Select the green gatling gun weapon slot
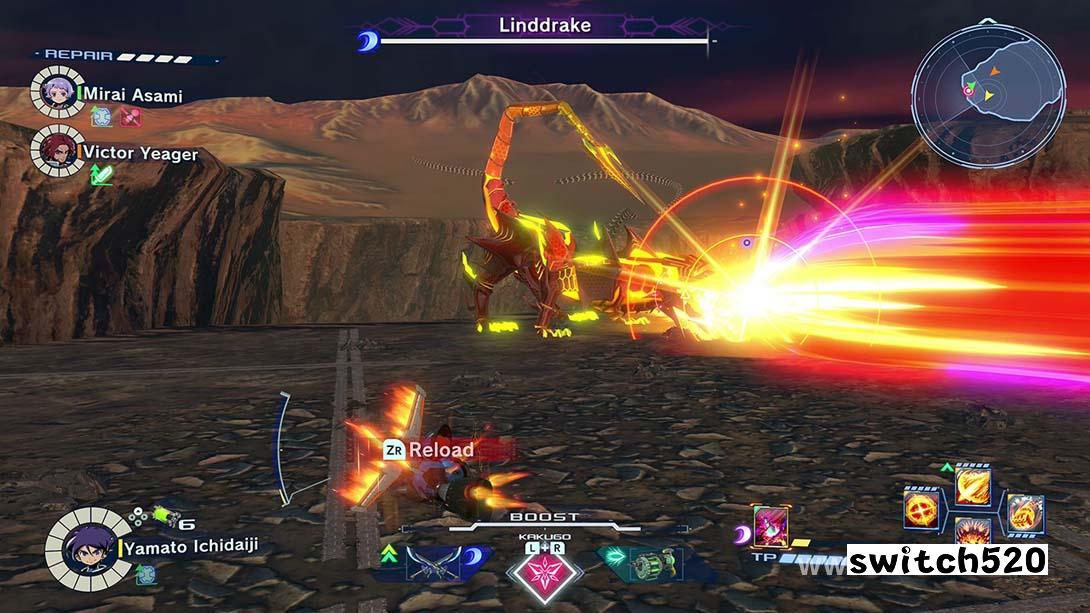Viewport: 1090px width, 613px height. click(655, 560)
